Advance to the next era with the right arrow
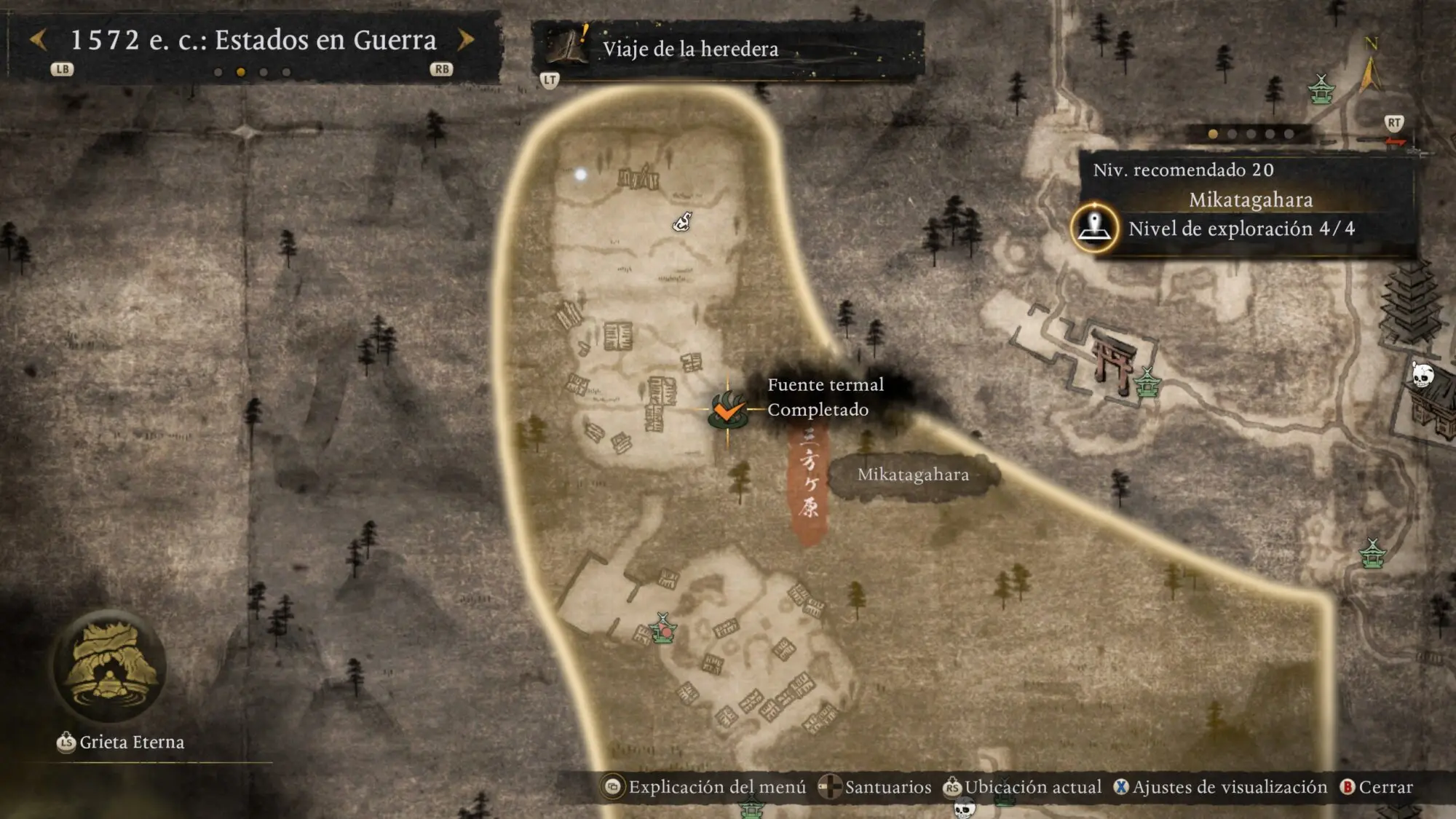Image resolution: width=1456 pixels, height=819 pixels. (x=466, y=40)
